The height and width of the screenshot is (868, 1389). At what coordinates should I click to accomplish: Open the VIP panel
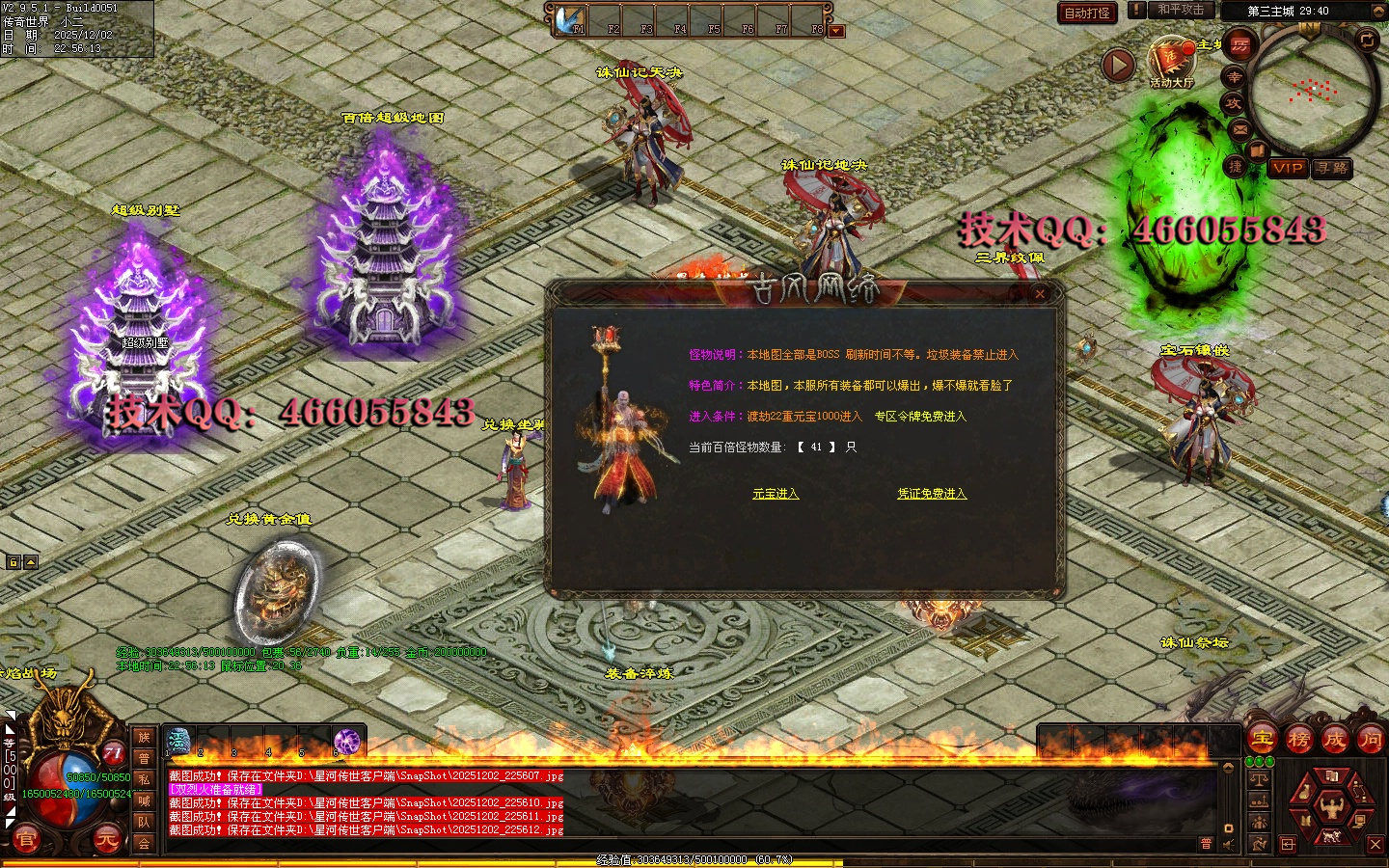point(1287,168)
